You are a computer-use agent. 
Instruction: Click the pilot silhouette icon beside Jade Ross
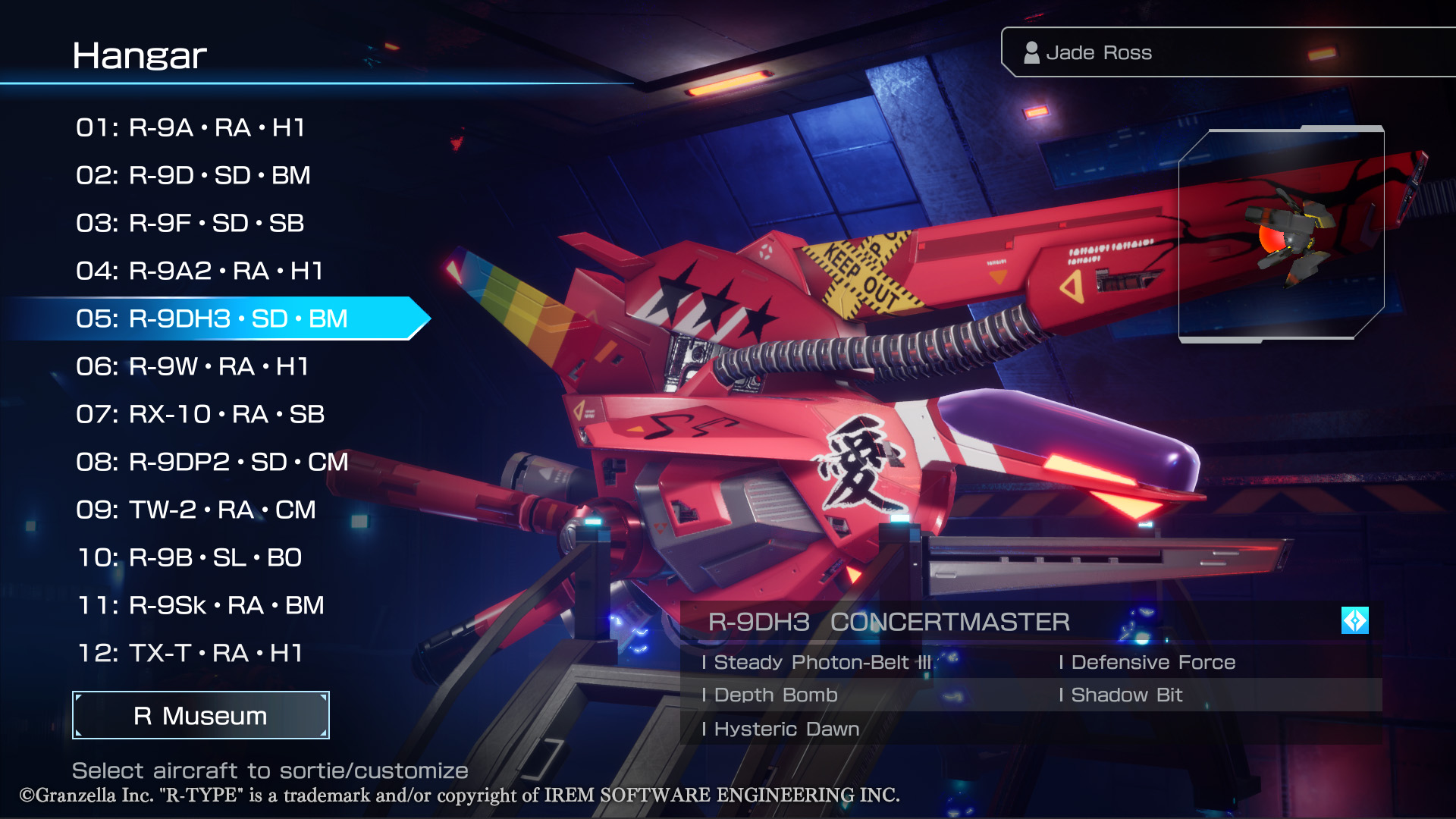1031,52
